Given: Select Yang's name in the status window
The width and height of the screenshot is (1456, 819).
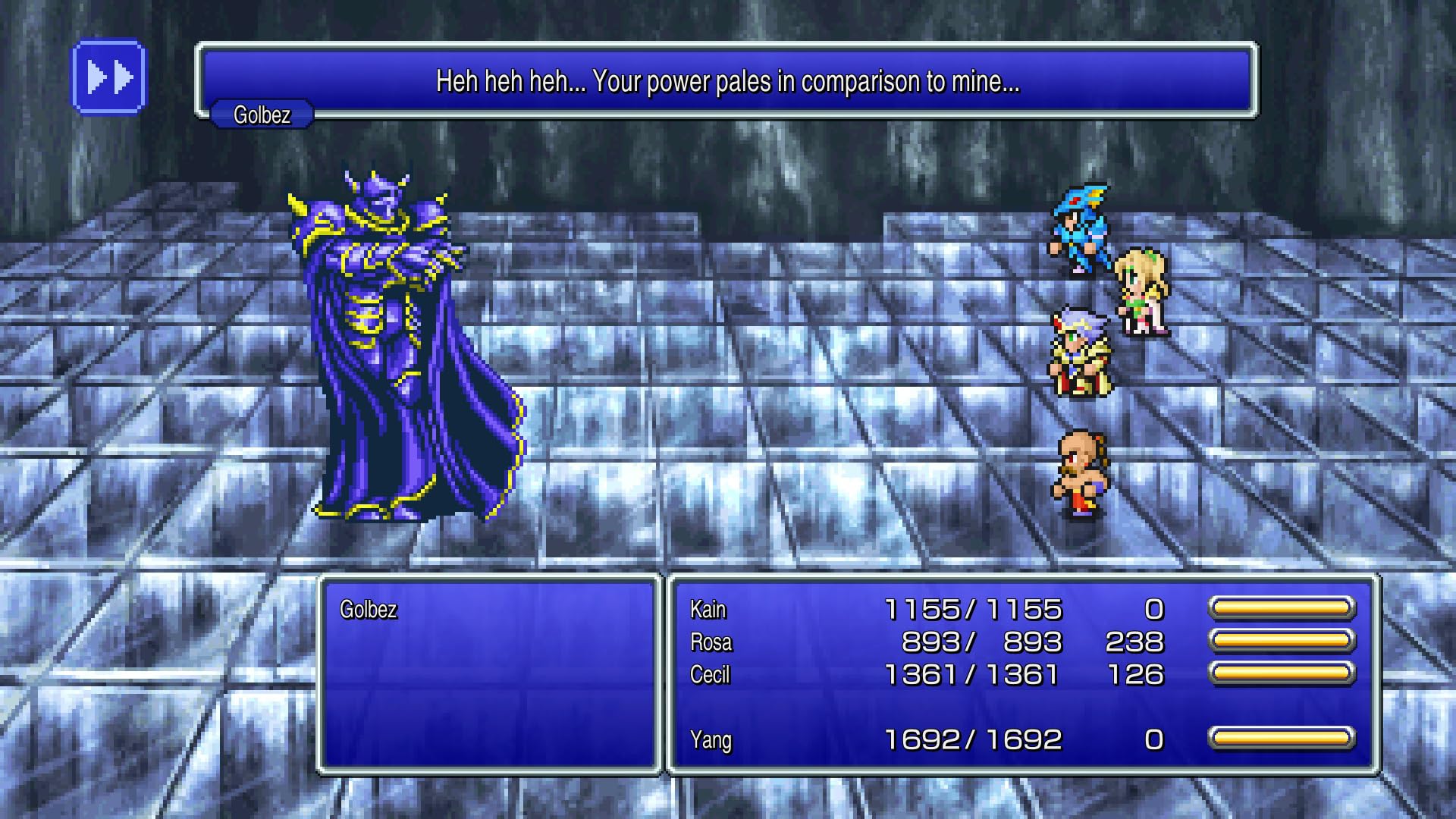Looking at the screenshot, I should 710,738.
